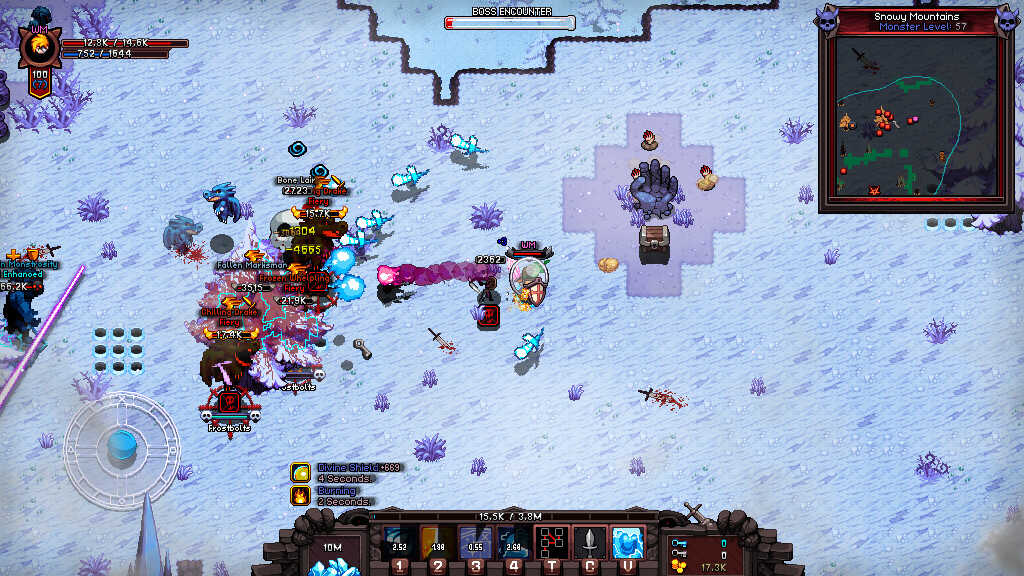Open the dagger character icon
The width and height of the screenshot is (1024, 576).
[x=590, y=542]
